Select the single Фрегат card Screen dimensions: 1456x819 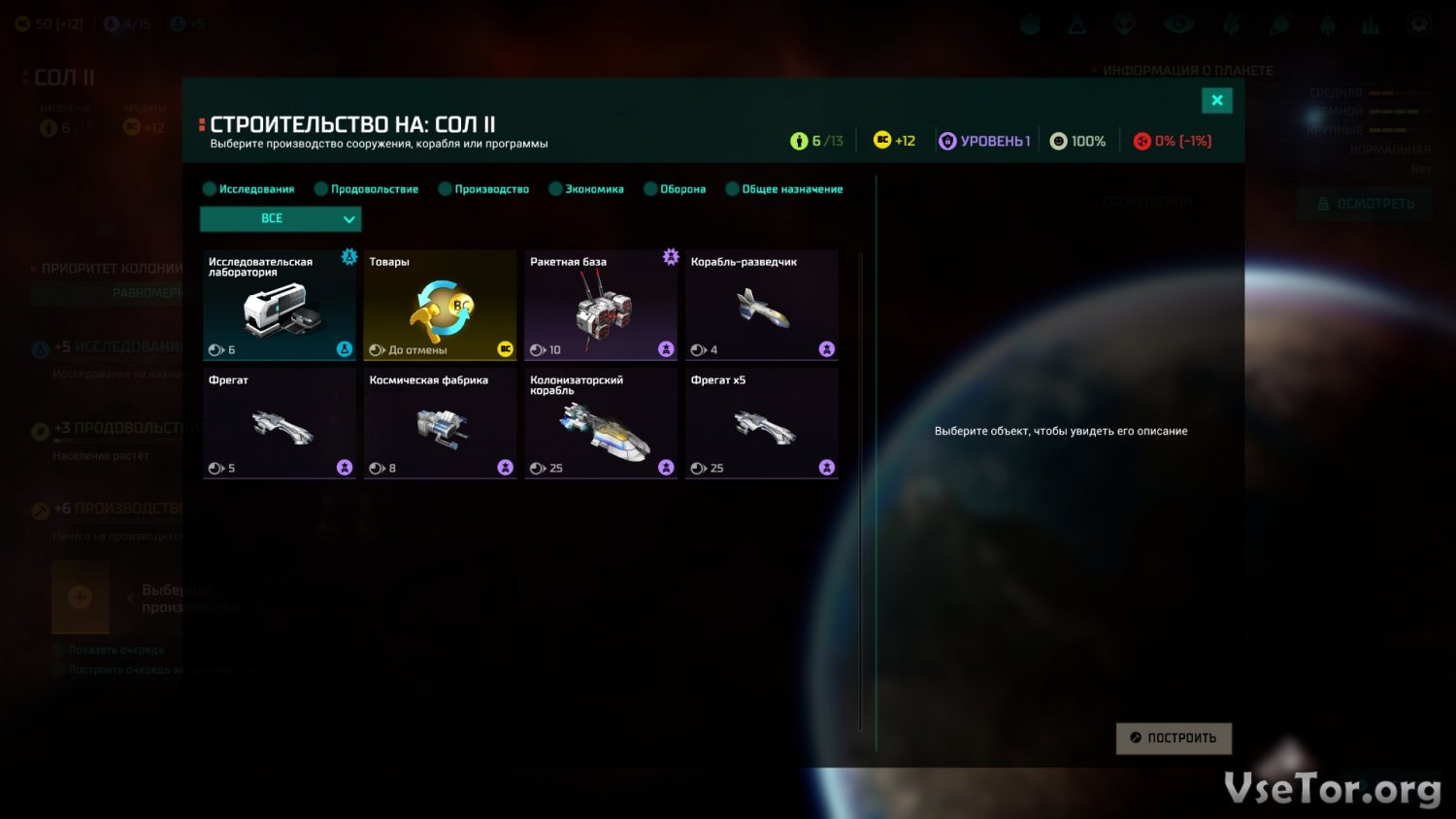(280, 424)
